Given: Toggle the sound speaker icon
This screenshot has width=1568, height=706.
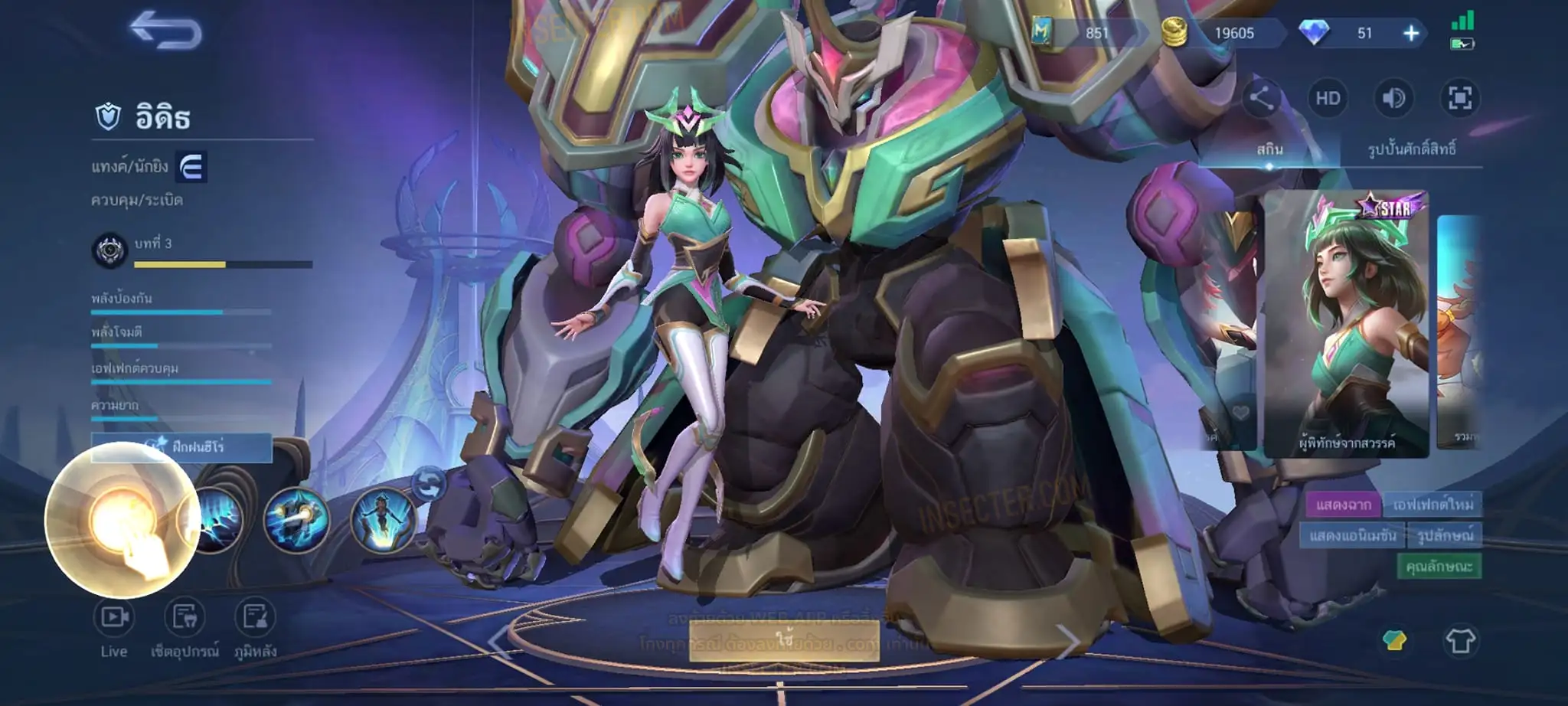Looking at the screenshot, I should tap(1393, 99).
